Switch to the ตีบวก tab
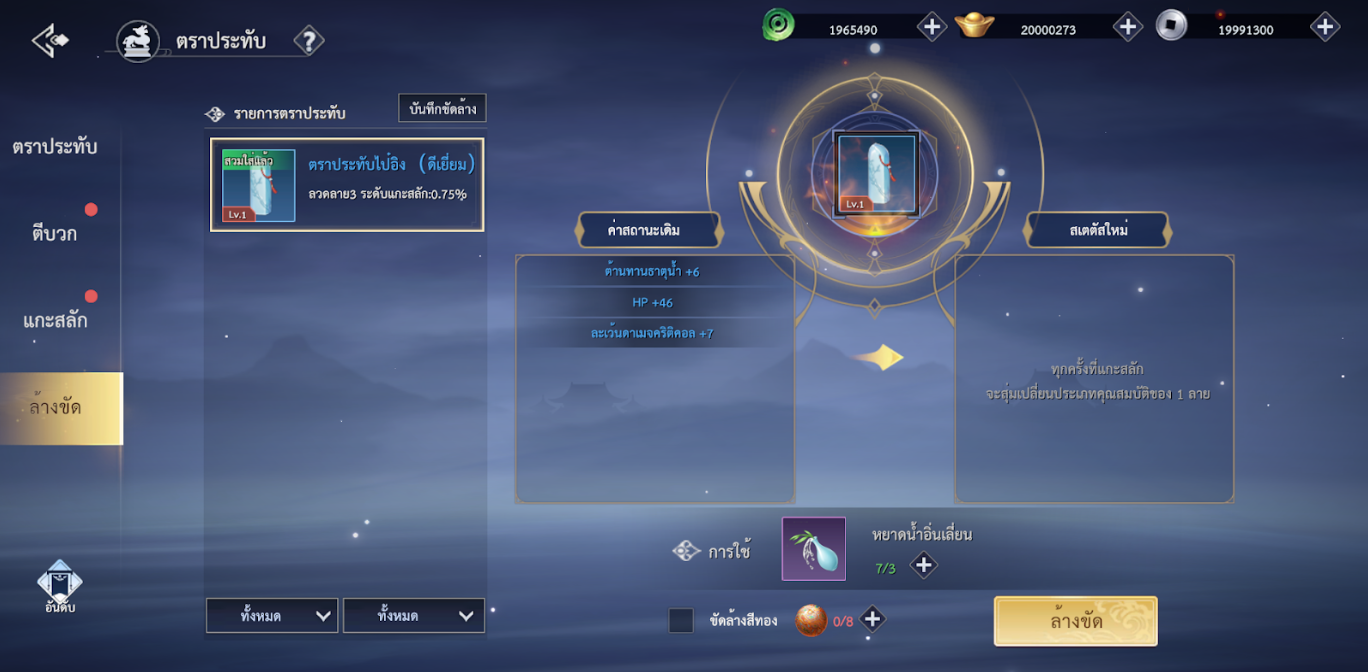This screenshot has width=1368, height=672. point(55,234)
